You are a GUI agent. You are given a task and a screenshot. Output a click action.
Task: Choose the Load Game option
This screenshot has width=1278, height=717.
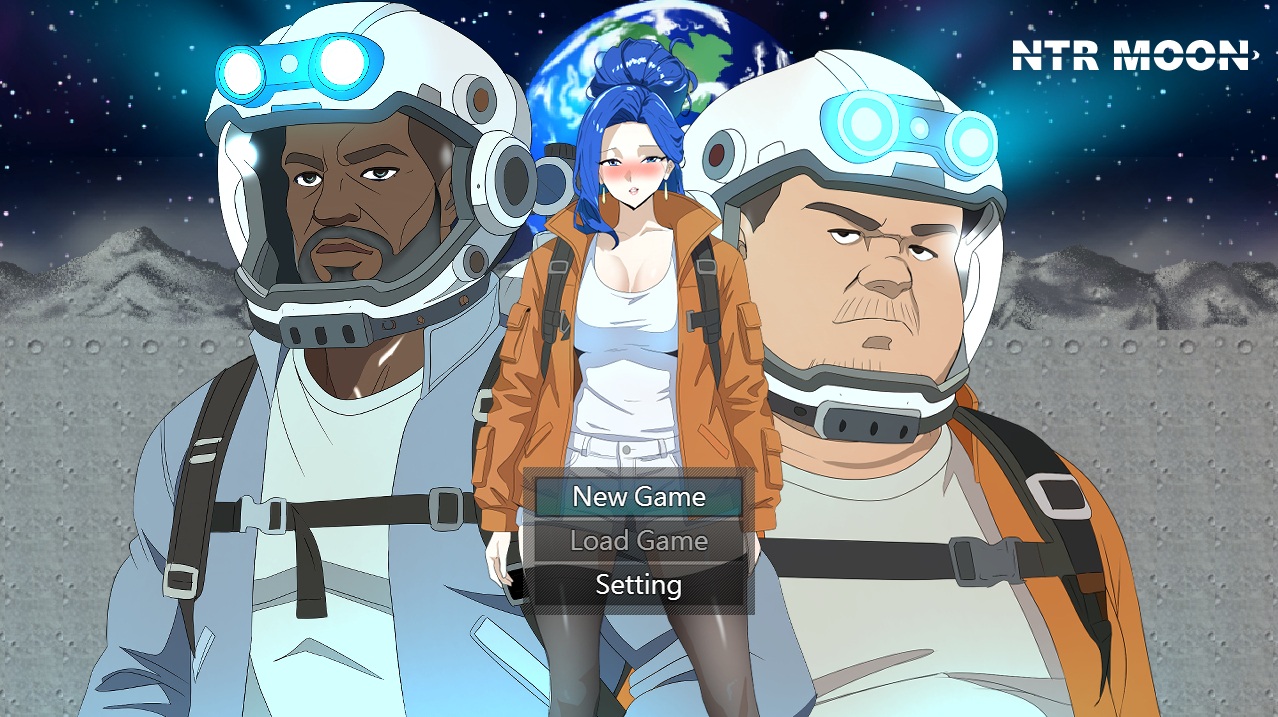tap(639, 541)
